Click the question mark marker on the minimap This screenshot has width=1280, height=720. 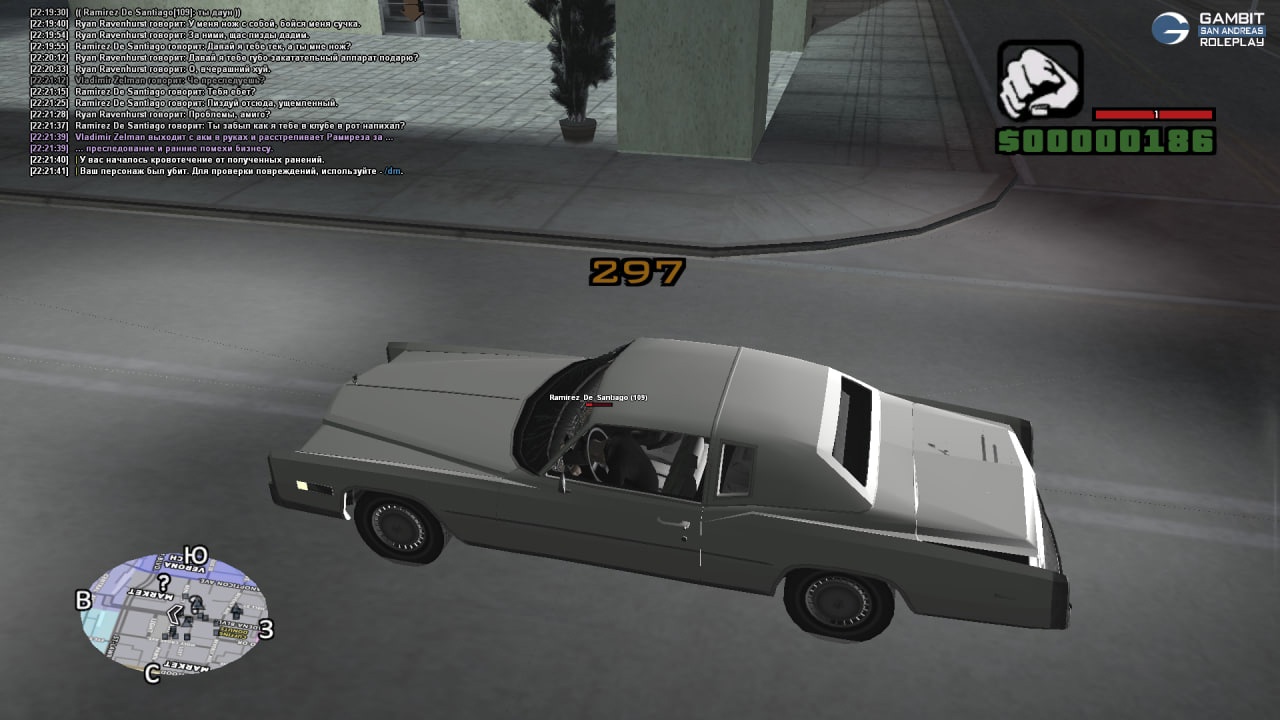point(164,583)
